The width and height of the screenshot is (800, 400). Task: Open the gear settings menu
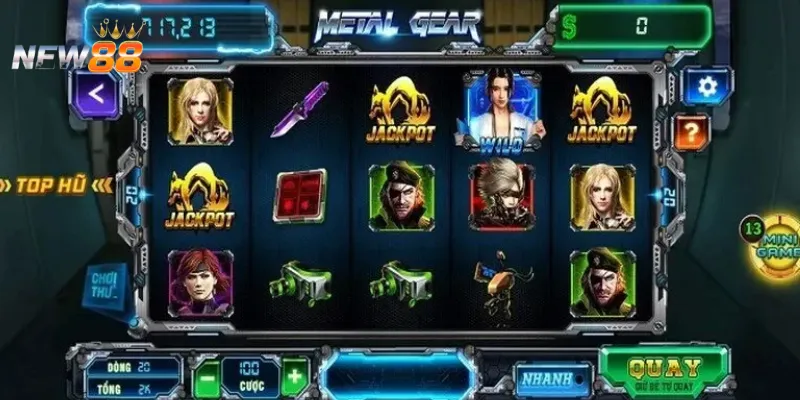tap(708, 87)
